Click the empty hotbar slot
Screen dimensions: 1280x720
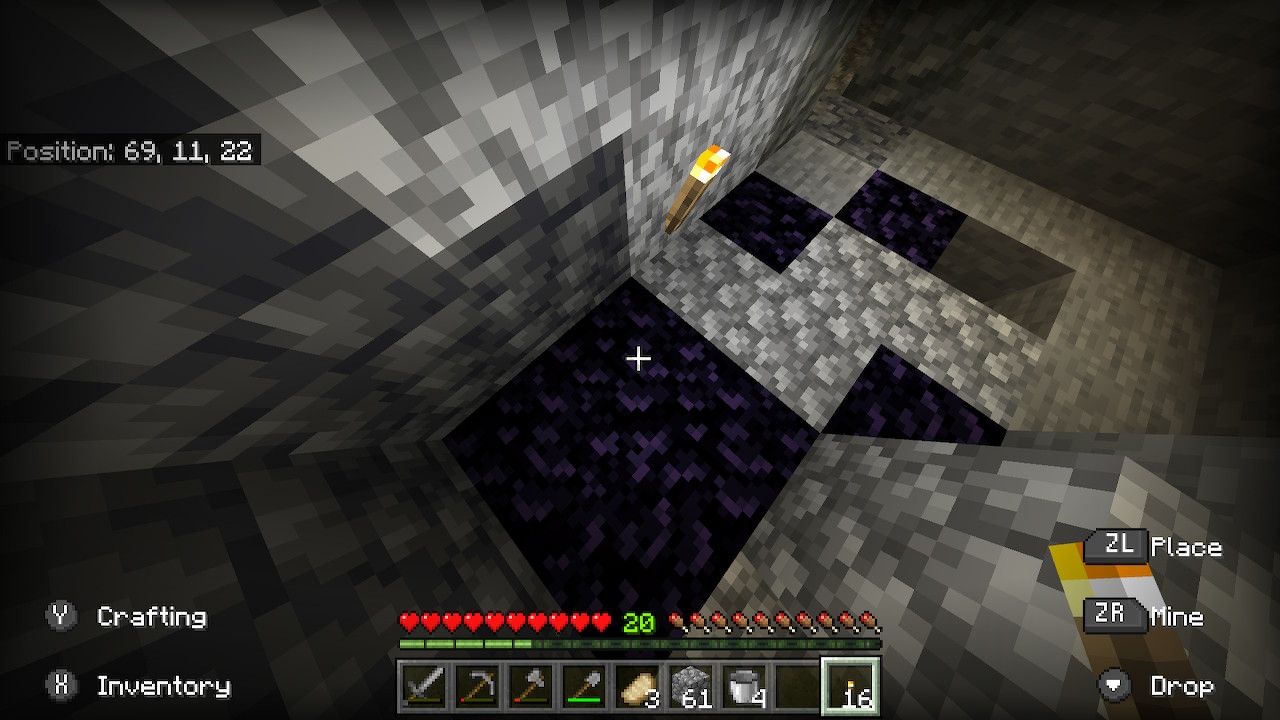[x=797, y=687]
